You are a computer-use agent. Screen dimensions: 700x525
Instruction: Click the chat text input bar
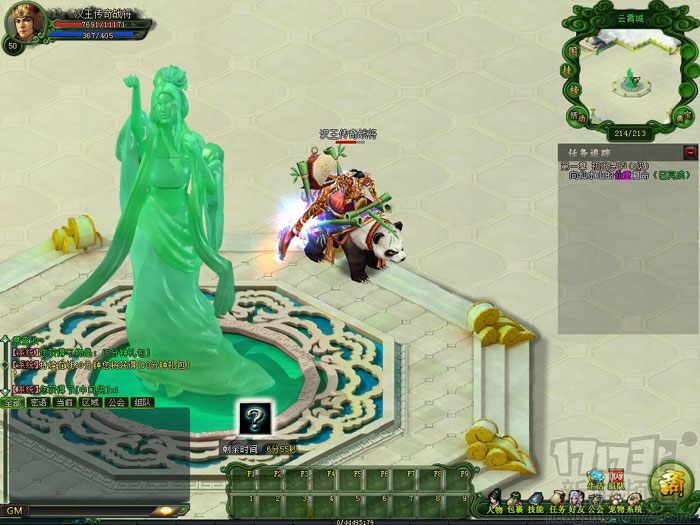click(100, 510)
